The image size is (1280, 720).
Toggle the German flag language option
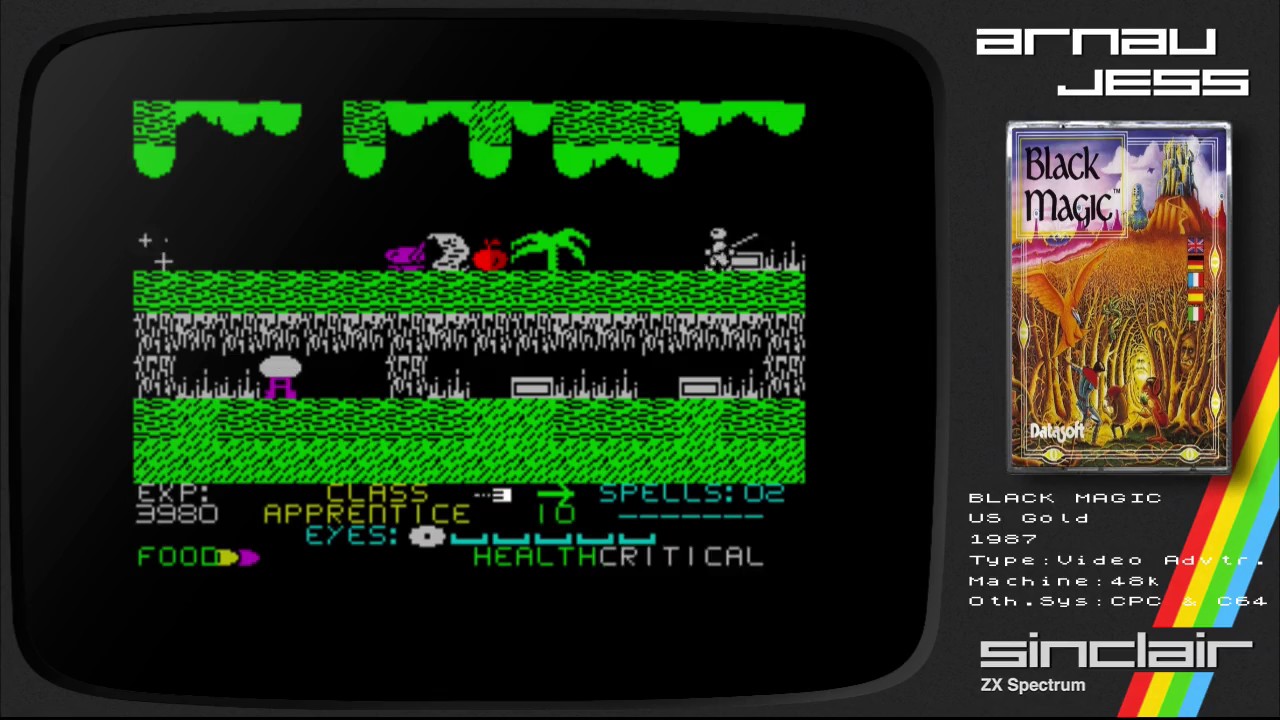1195,264
